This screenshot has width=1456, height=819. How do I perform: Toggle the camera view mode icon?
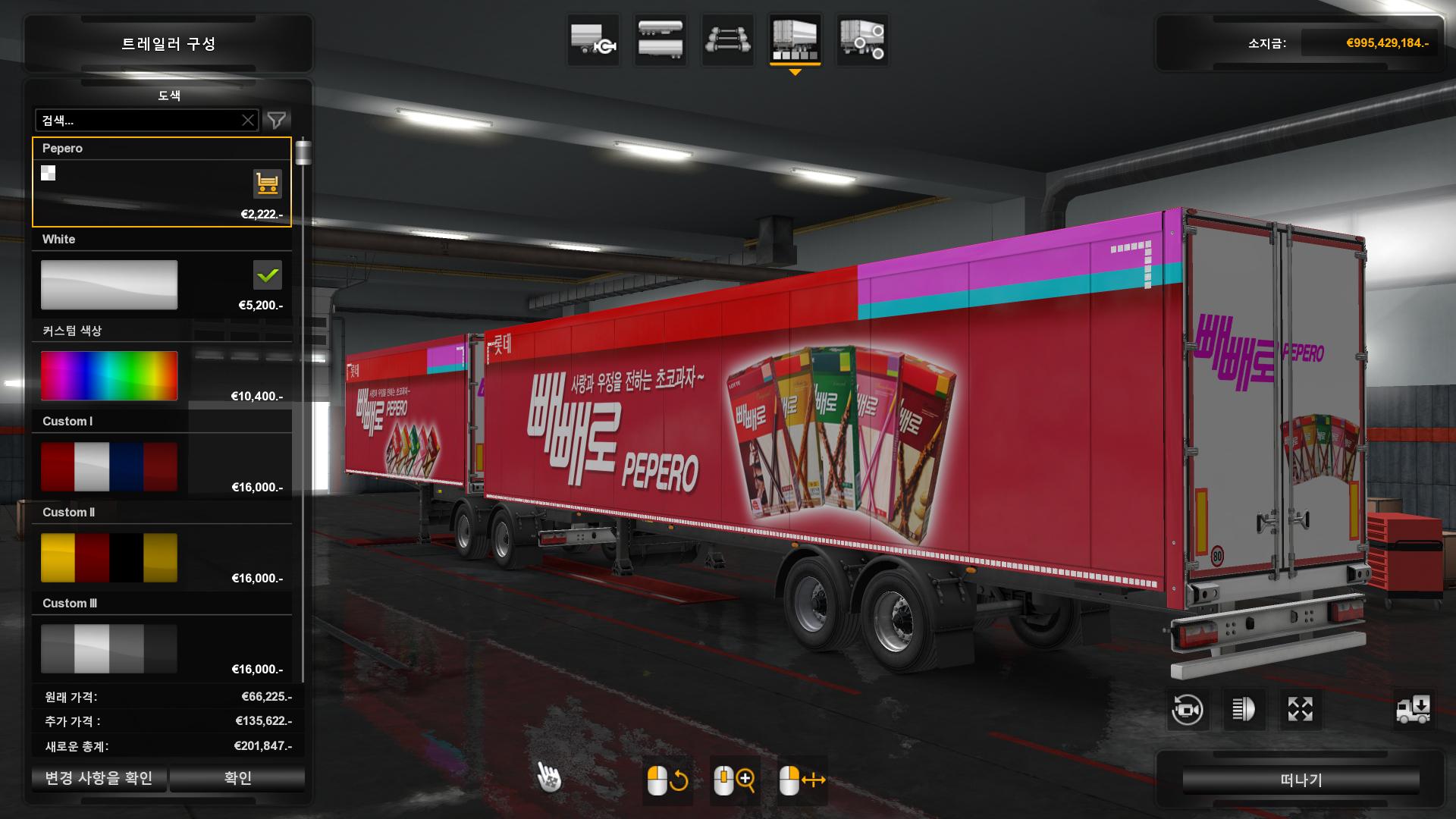1187,710
